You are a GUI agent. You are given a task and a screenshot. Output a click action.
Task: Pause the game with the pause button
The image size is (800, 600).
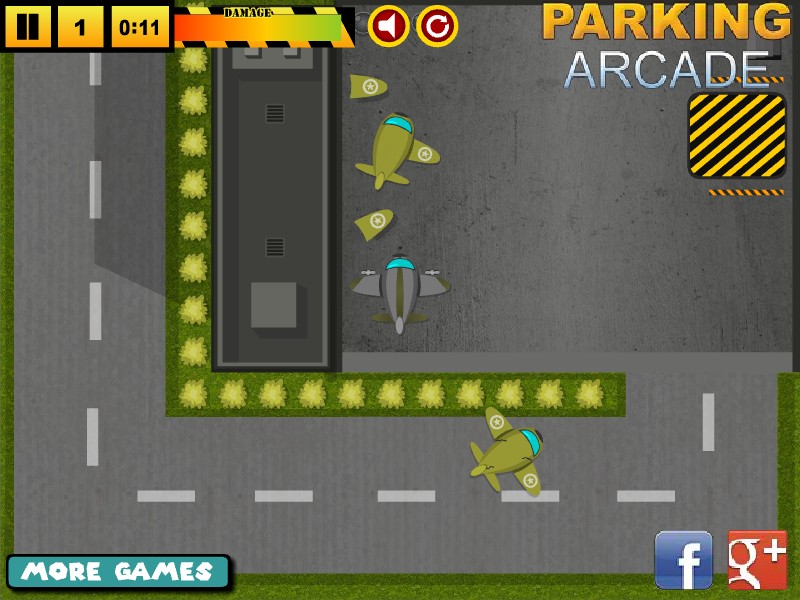(27, 27)
